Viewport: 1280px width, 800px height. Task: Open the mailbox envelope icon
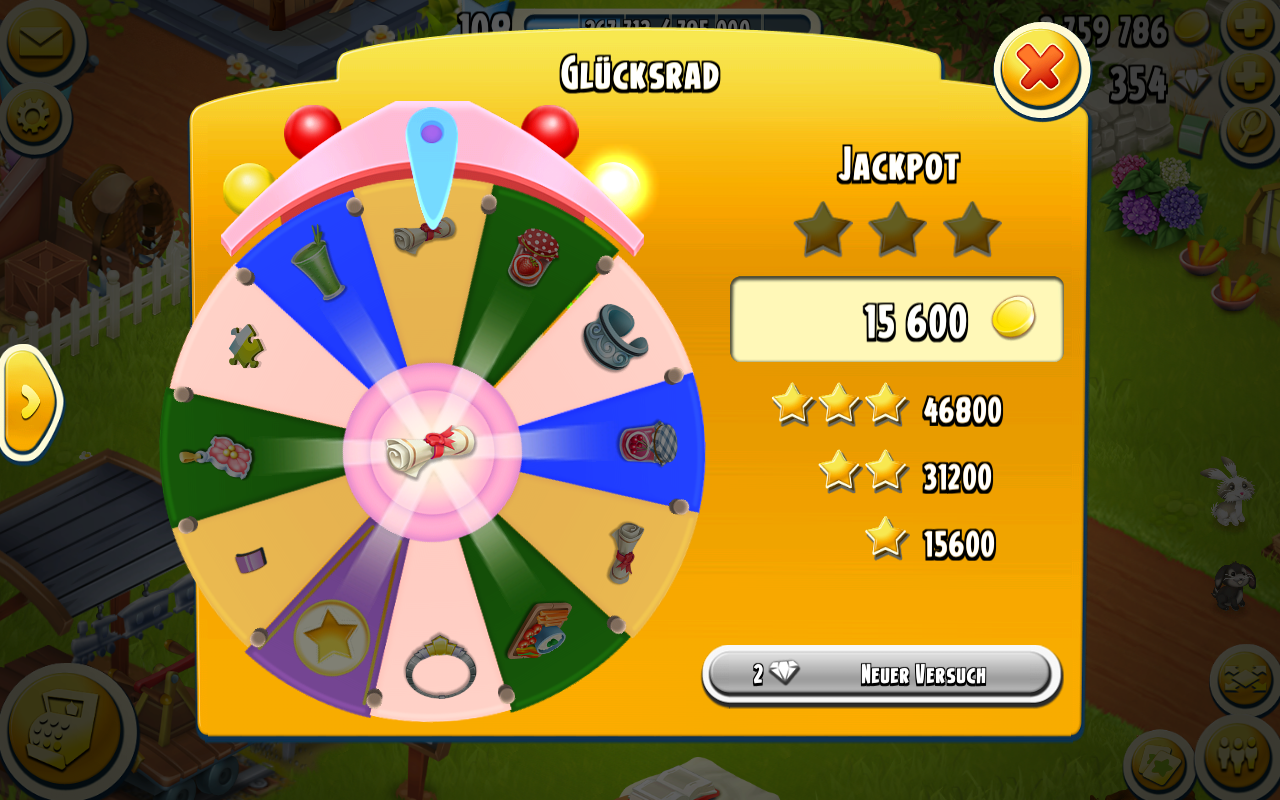point(38,41)
